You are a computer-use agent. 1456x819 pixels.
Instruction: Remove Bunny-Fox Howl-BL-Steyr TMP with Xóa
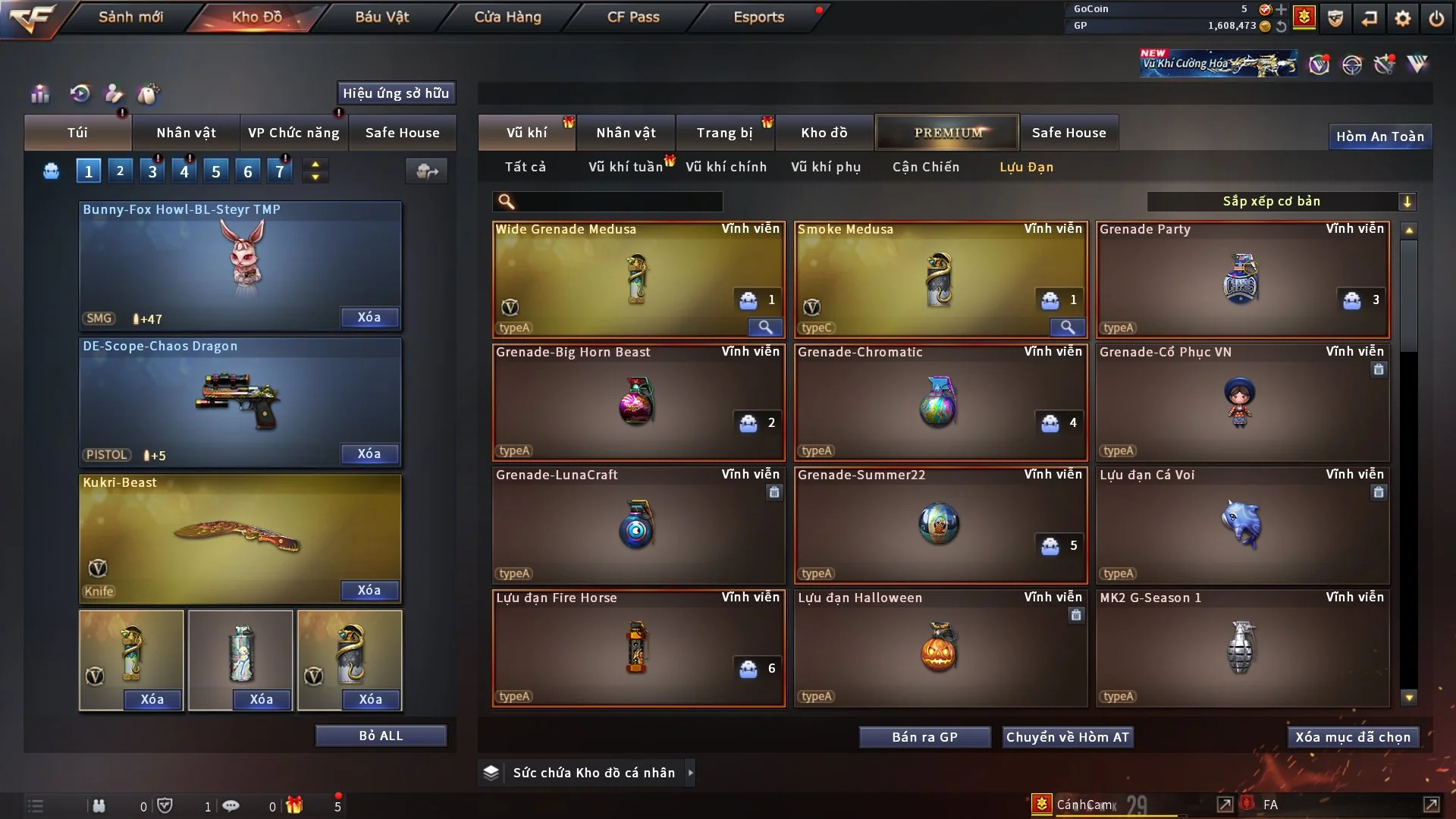pos(369,318)
